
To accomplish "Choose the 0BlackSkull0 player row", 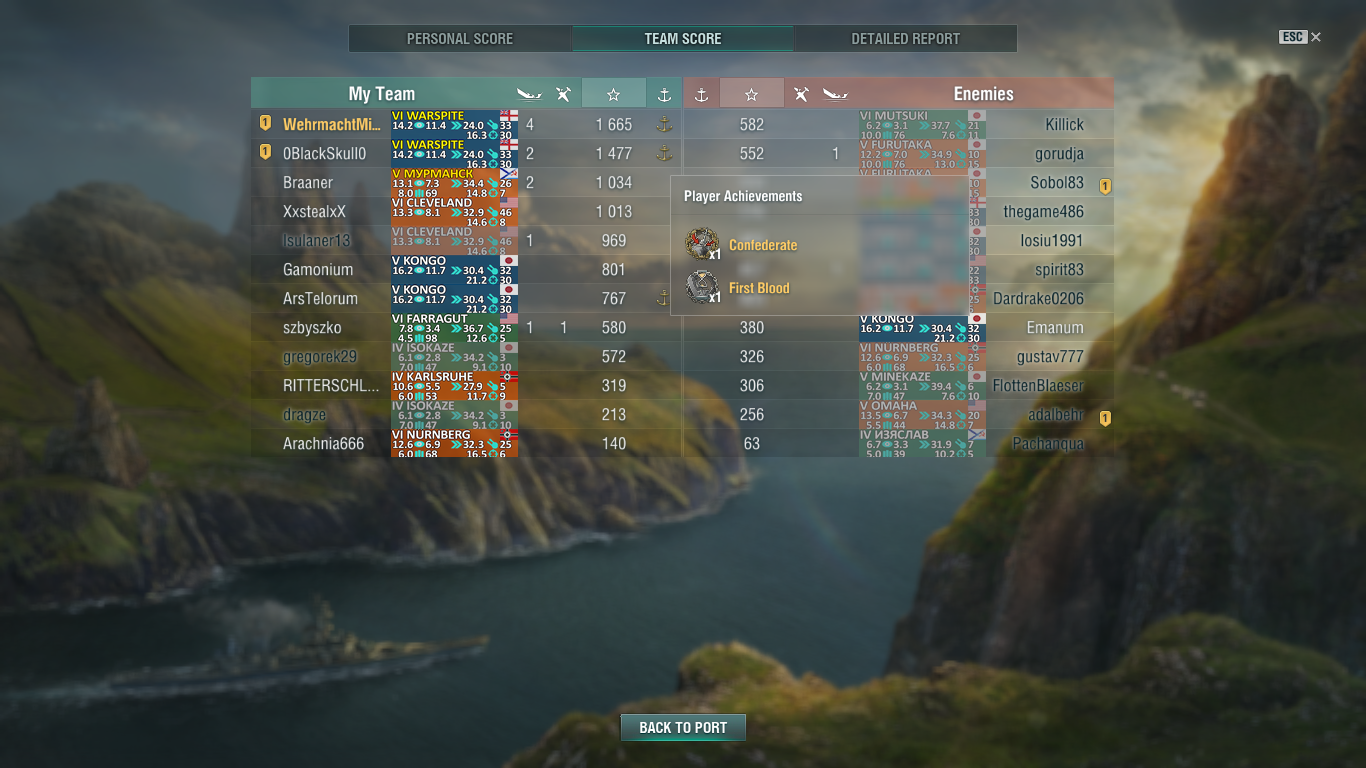I will click(325, 154).
